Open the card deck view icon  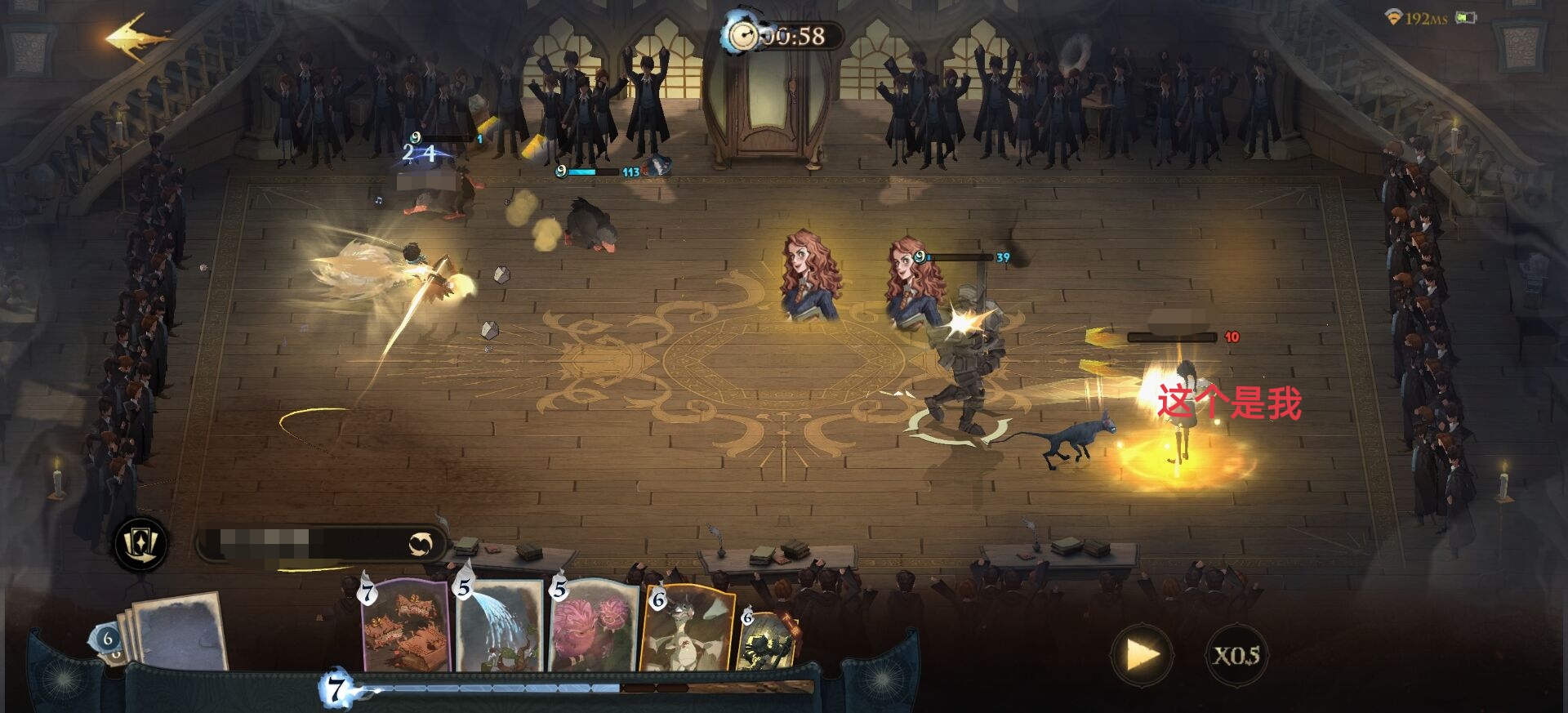142,544
